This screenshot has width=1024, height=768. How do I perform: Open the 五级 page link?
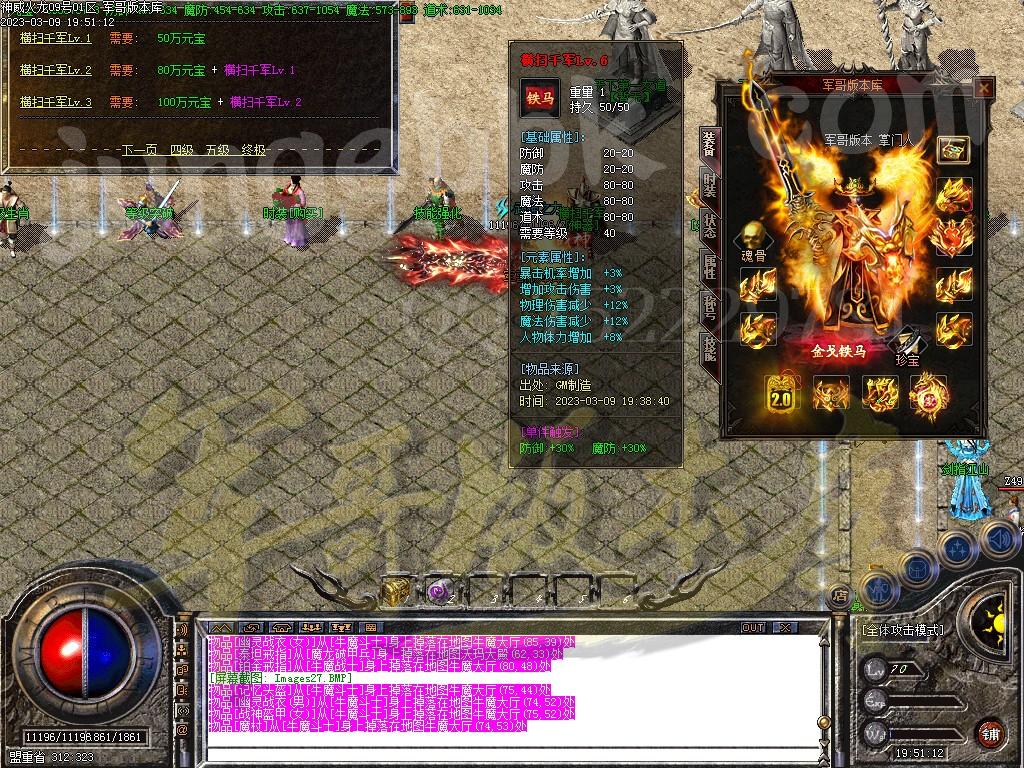(218, 150)
